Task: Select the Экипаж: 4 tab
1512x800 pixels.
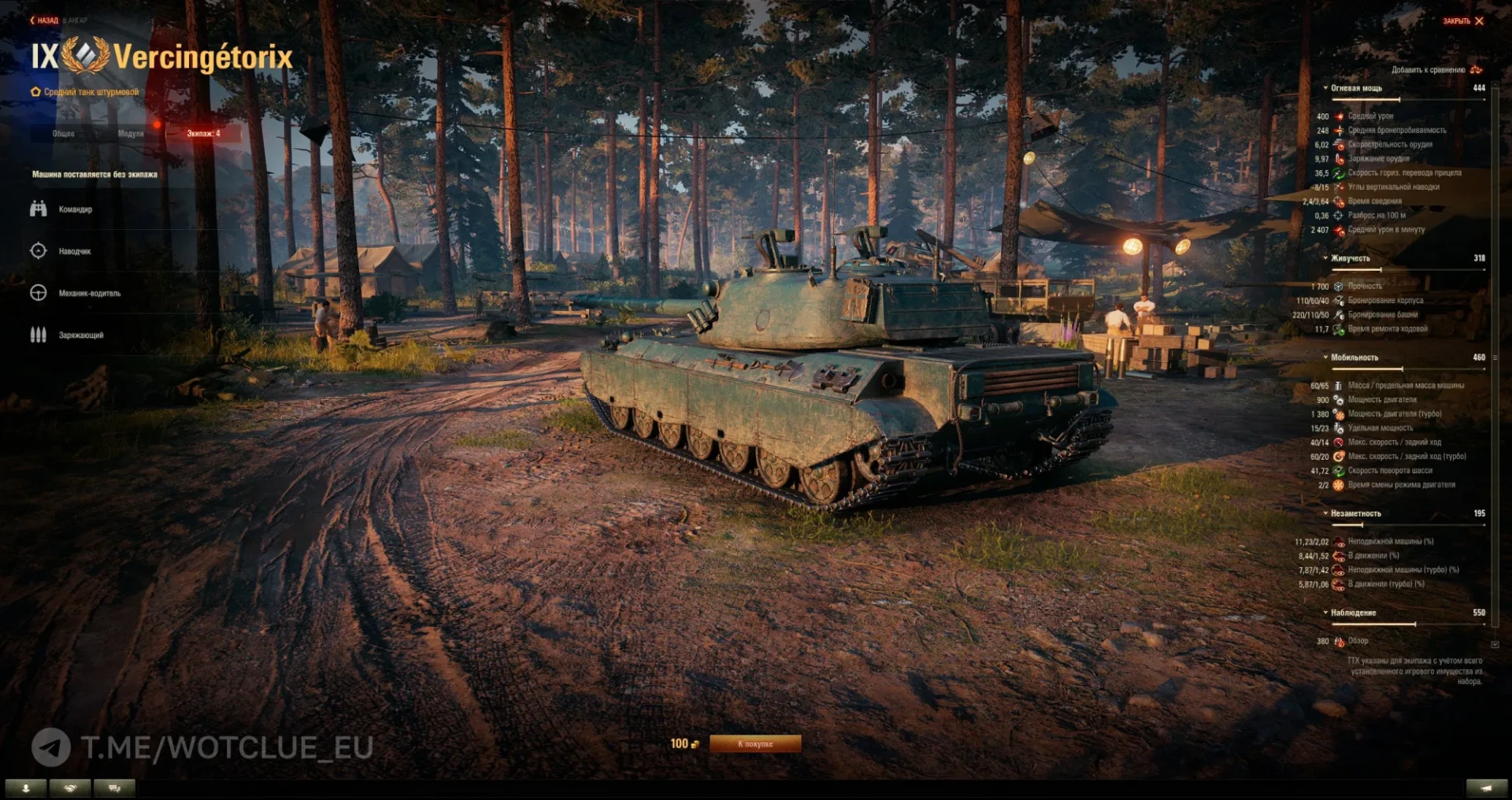Action: point(203,134)
